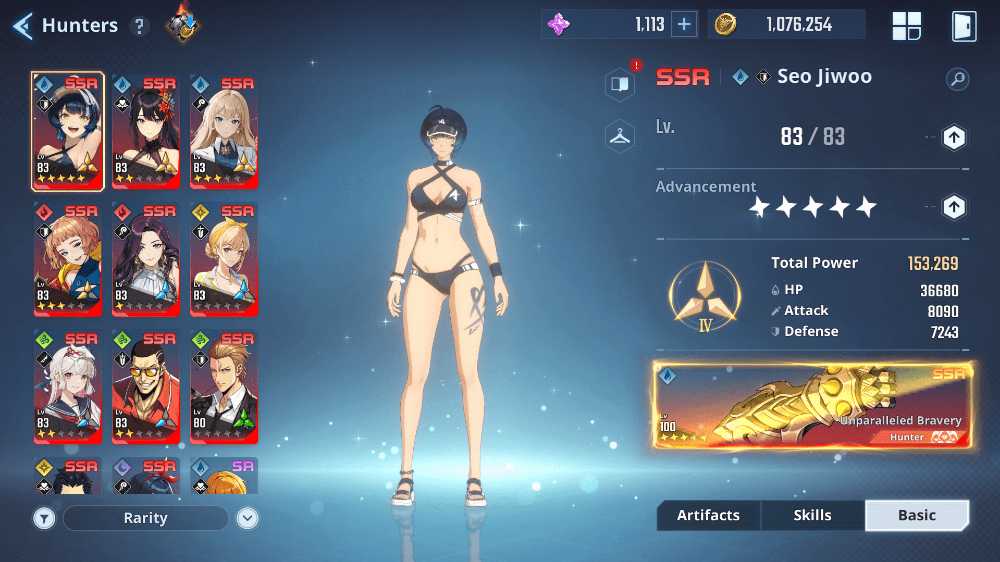Open the Rarity sort selector

(146, 518)
